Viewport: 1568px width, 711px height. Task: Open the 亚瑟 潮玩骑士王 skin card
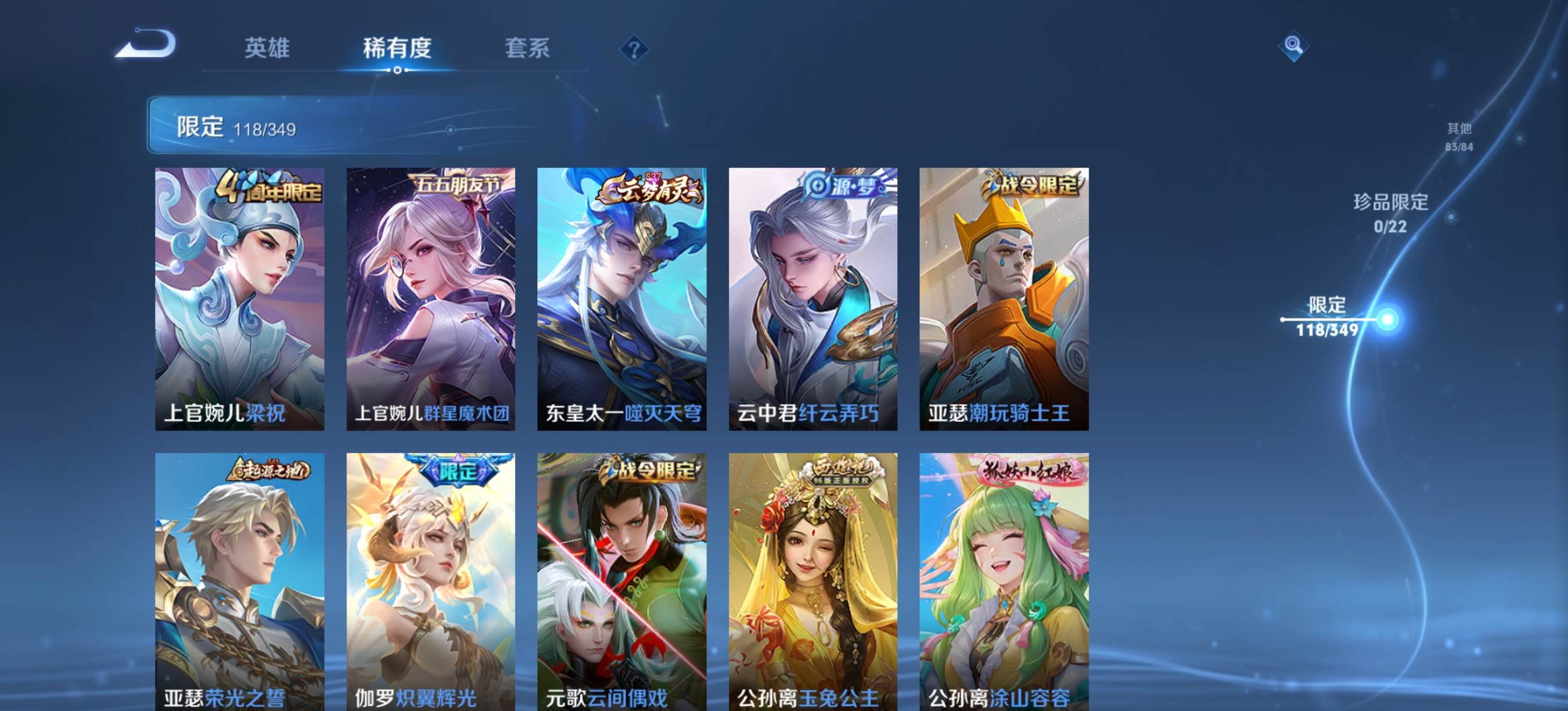tap(1004, 299)
